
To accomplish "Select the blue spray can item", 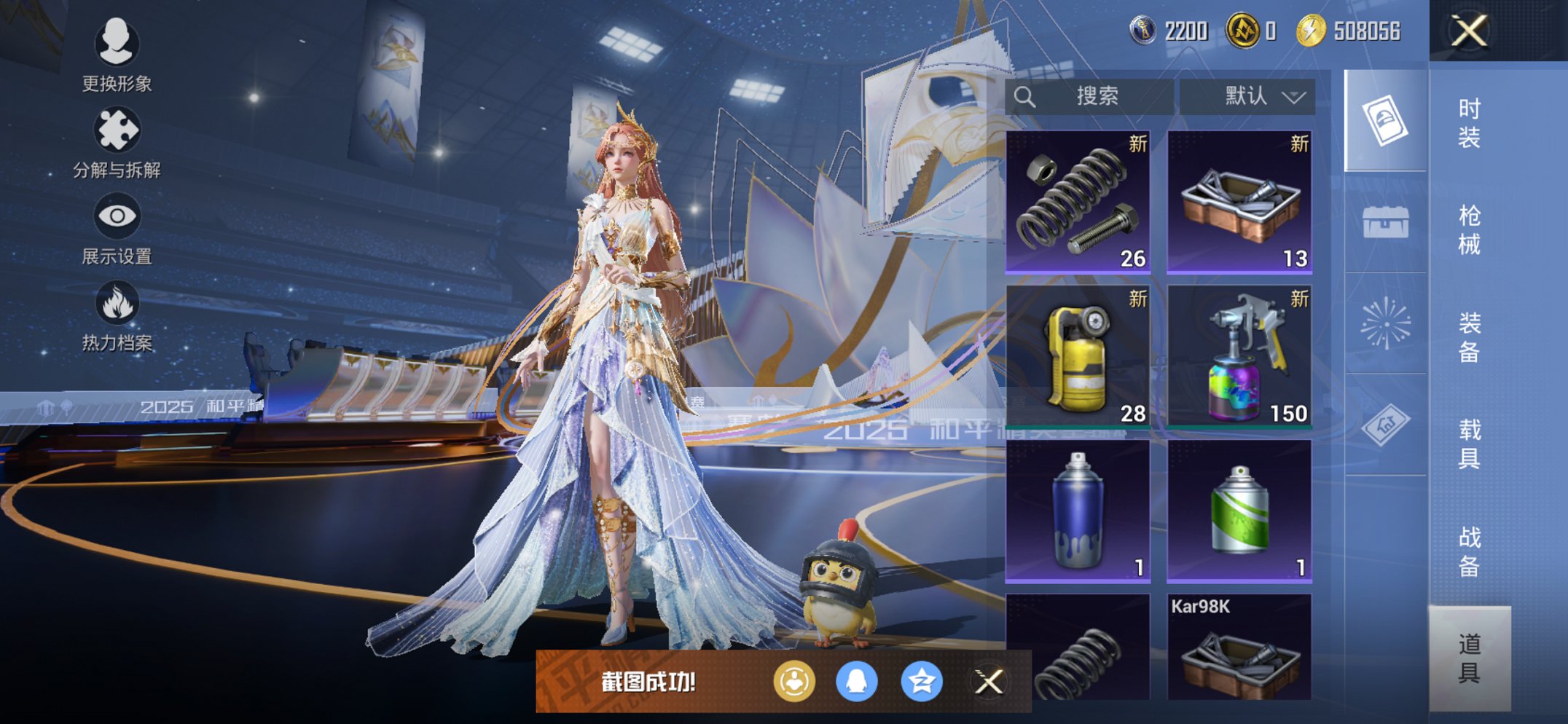I will (x=1078, y=510).
